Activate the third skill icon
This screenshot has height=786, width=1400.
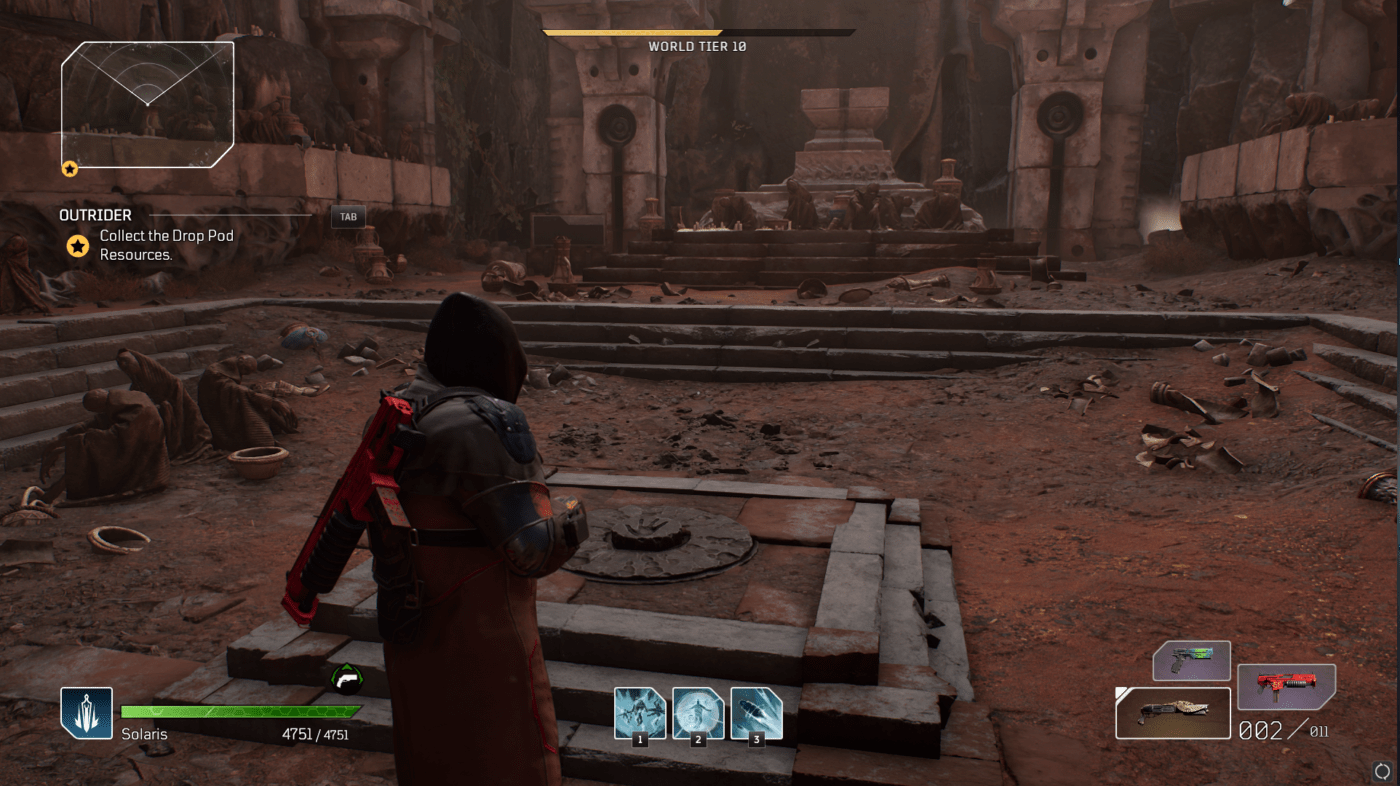(x=756, y=714)
